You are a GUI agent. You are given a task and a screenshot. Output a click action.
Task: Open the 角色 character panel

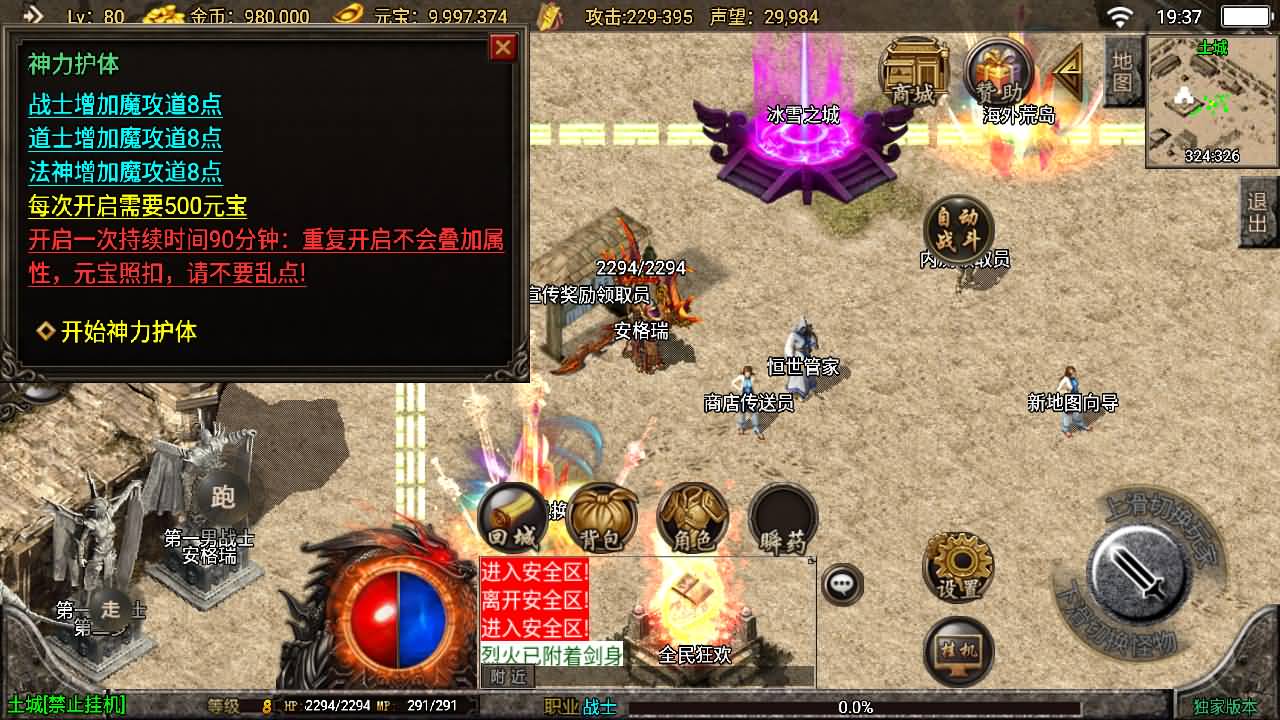coord(694,516)
